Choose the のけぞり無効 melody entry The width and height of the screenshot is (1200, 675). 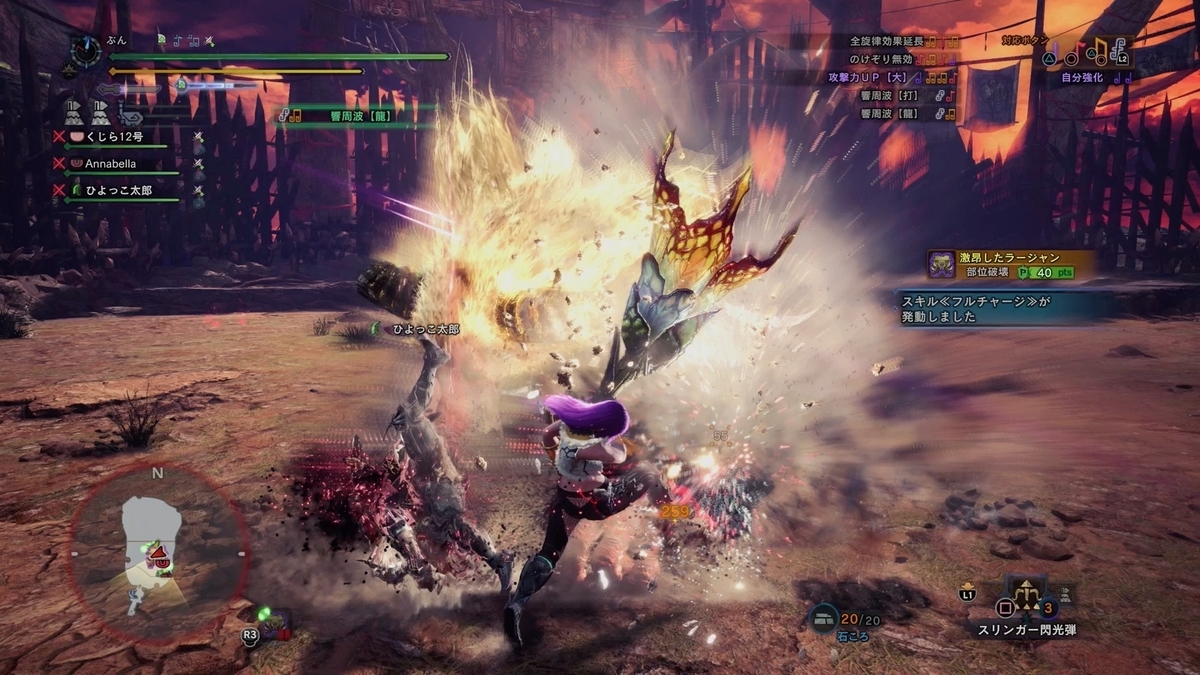[895, 60]
